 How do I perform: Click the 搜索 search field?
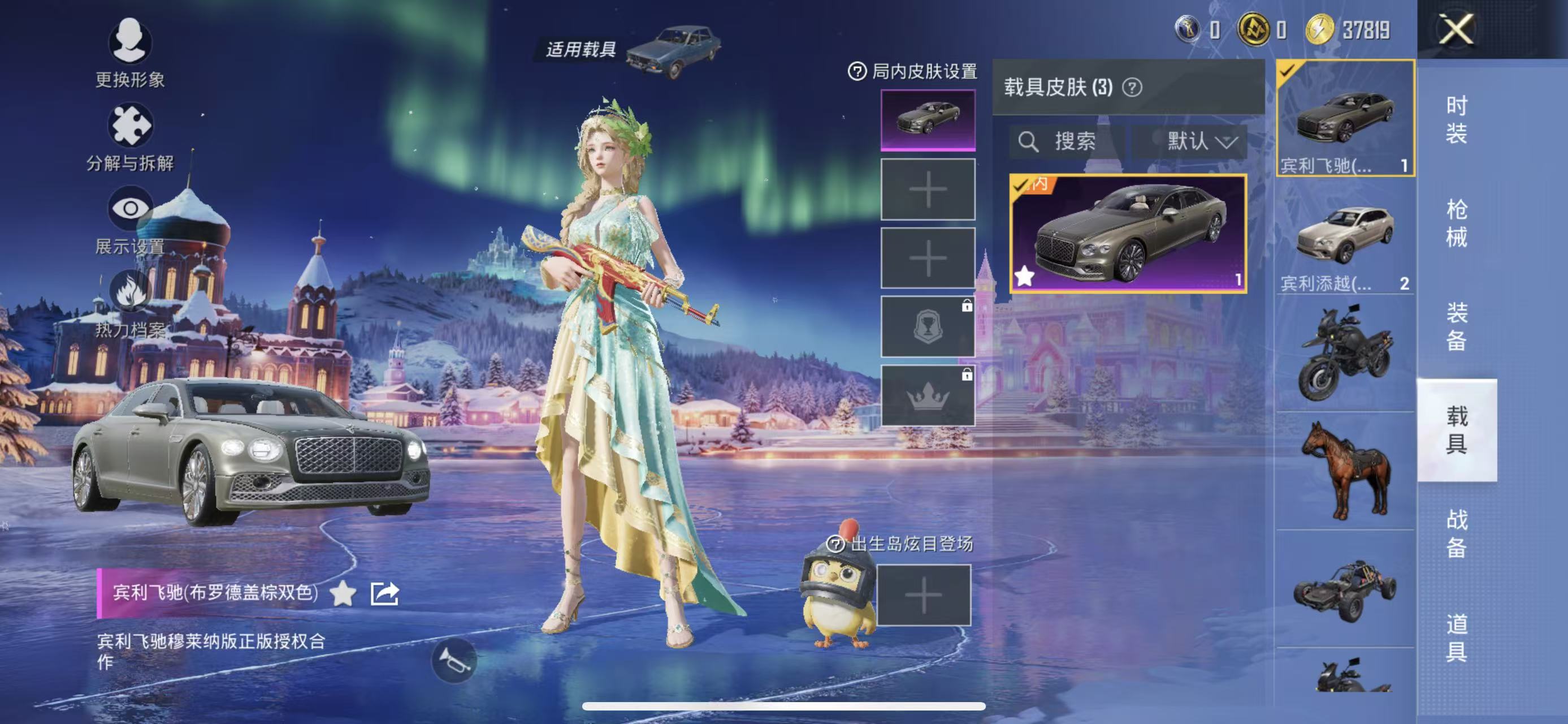click(x=1067, y=142)
